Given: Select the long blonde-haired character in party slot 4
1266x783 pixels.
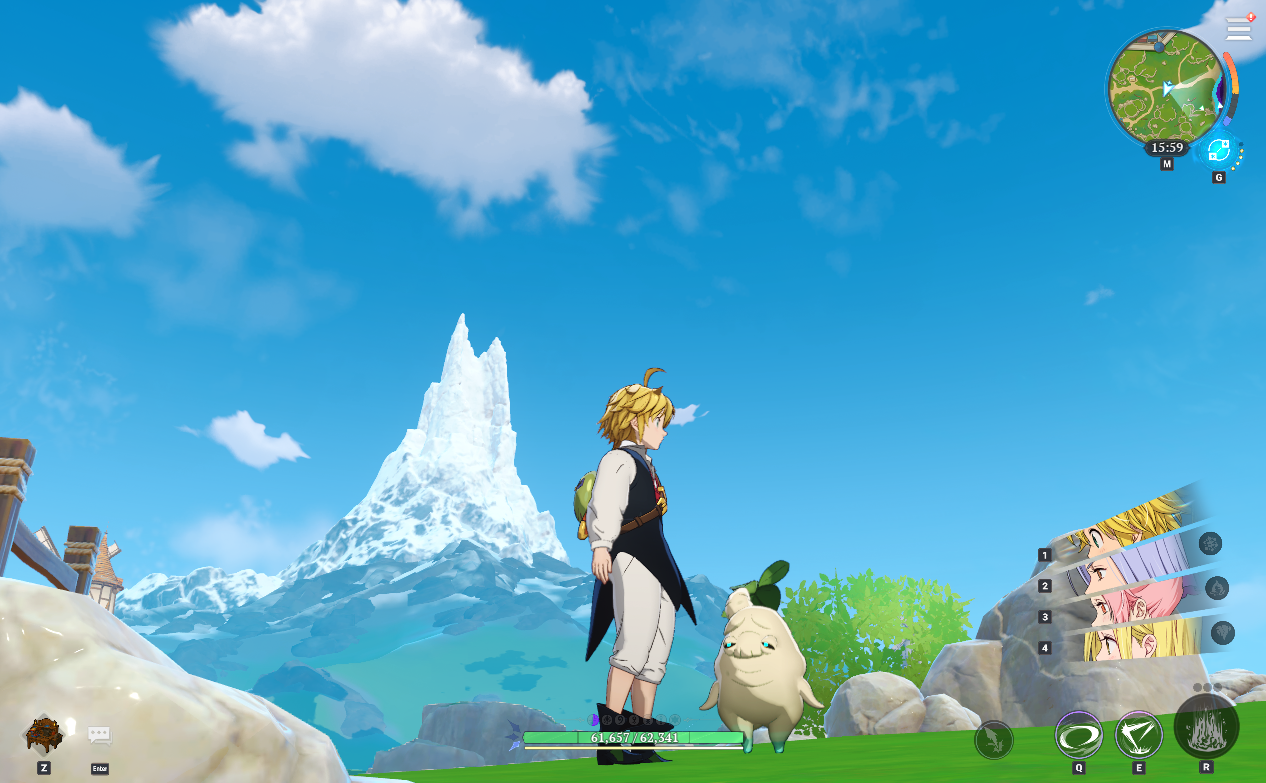Looking at the screenshot, I should coord(1130,642).
